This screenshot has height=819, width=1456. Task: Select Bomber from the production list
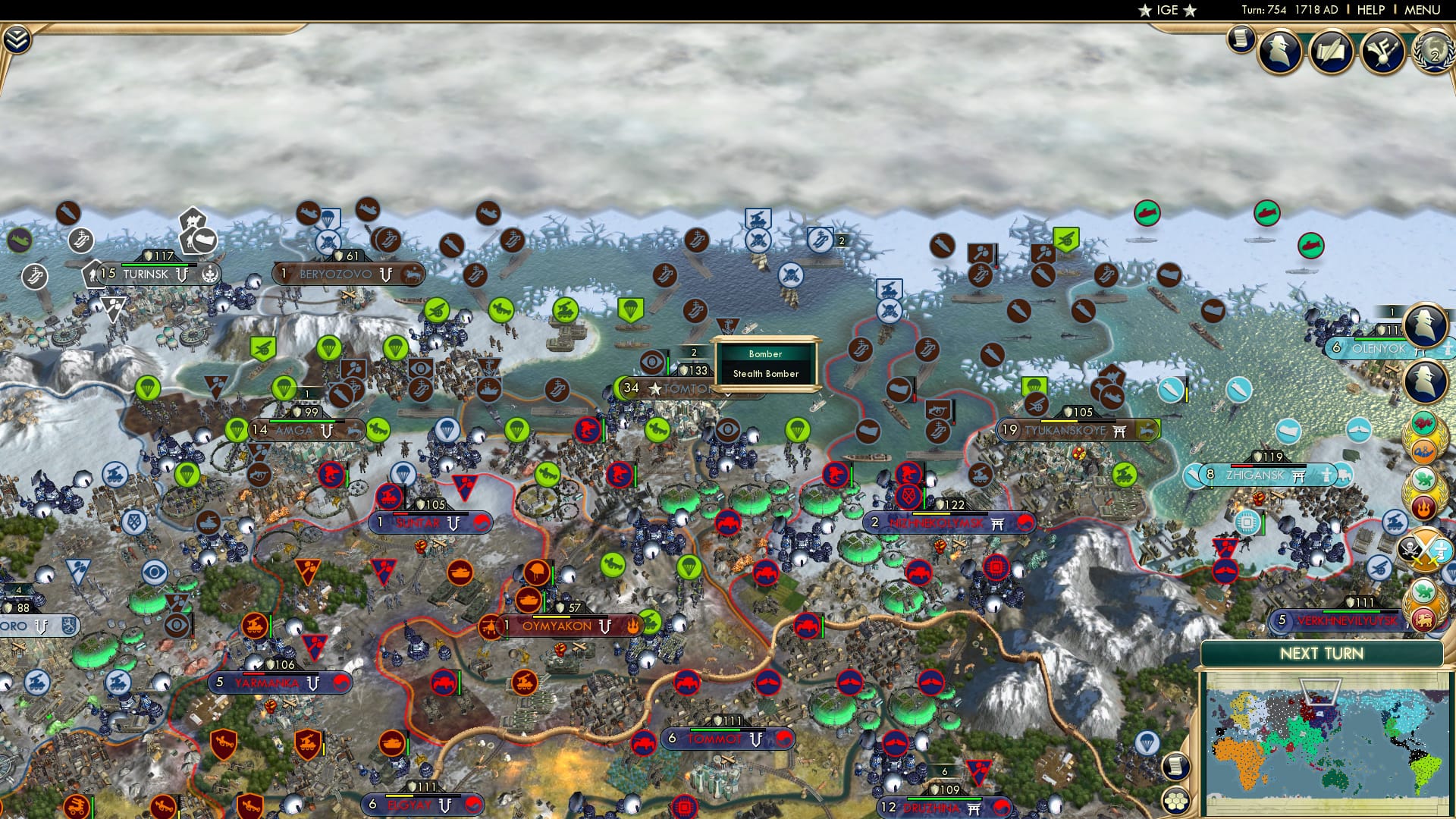pos(764,354)
